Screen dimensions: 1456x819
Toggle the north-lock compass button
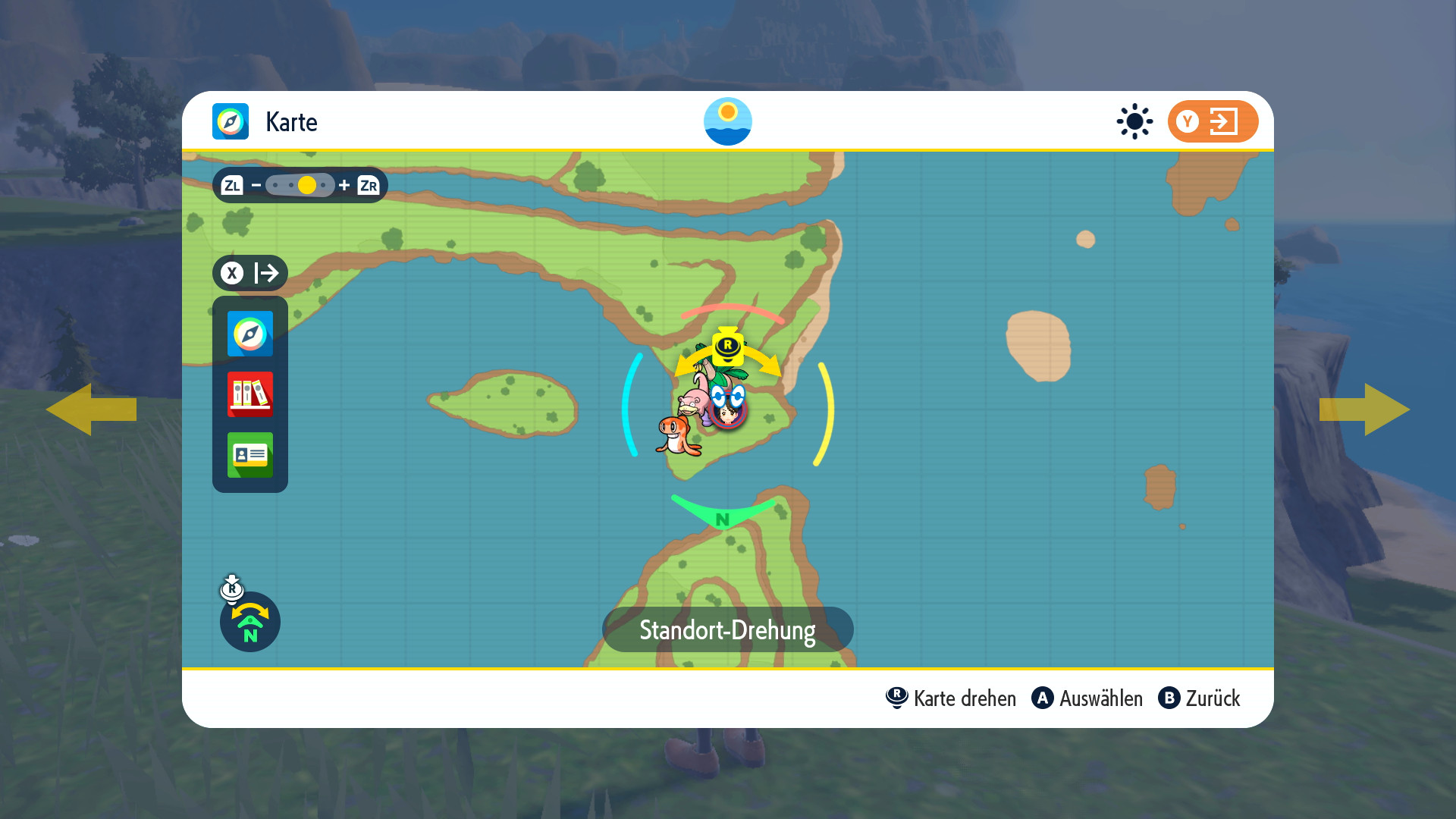coord(250,623)
